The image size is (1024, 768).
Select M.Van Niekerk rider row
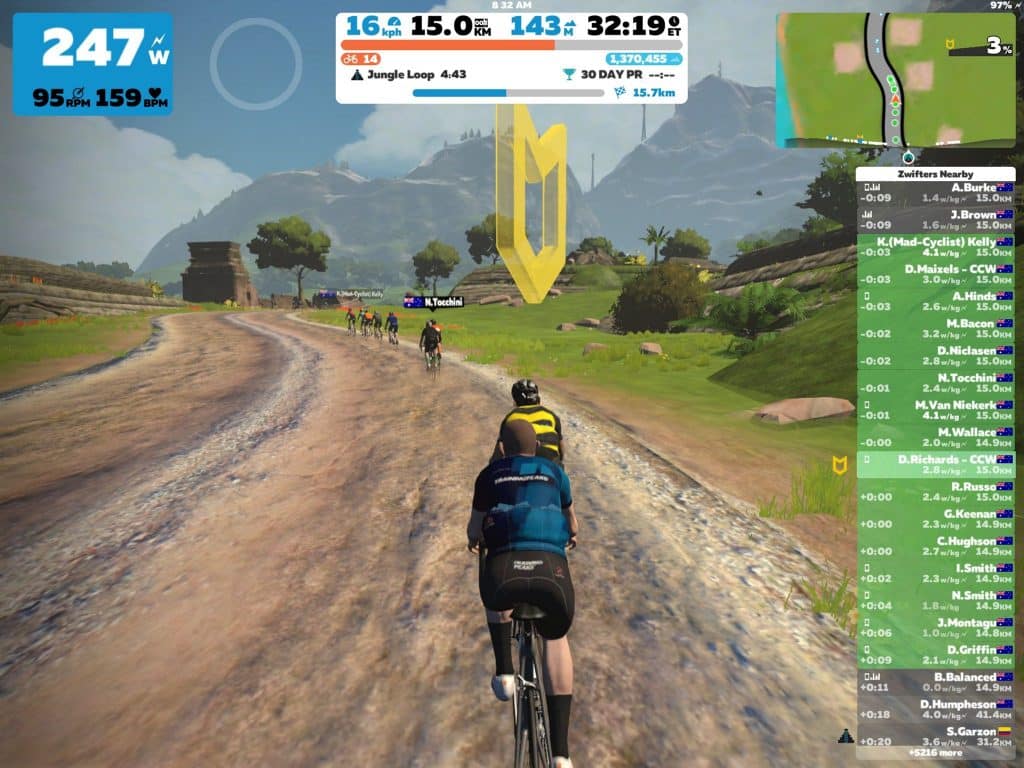[x=936, y=410]
